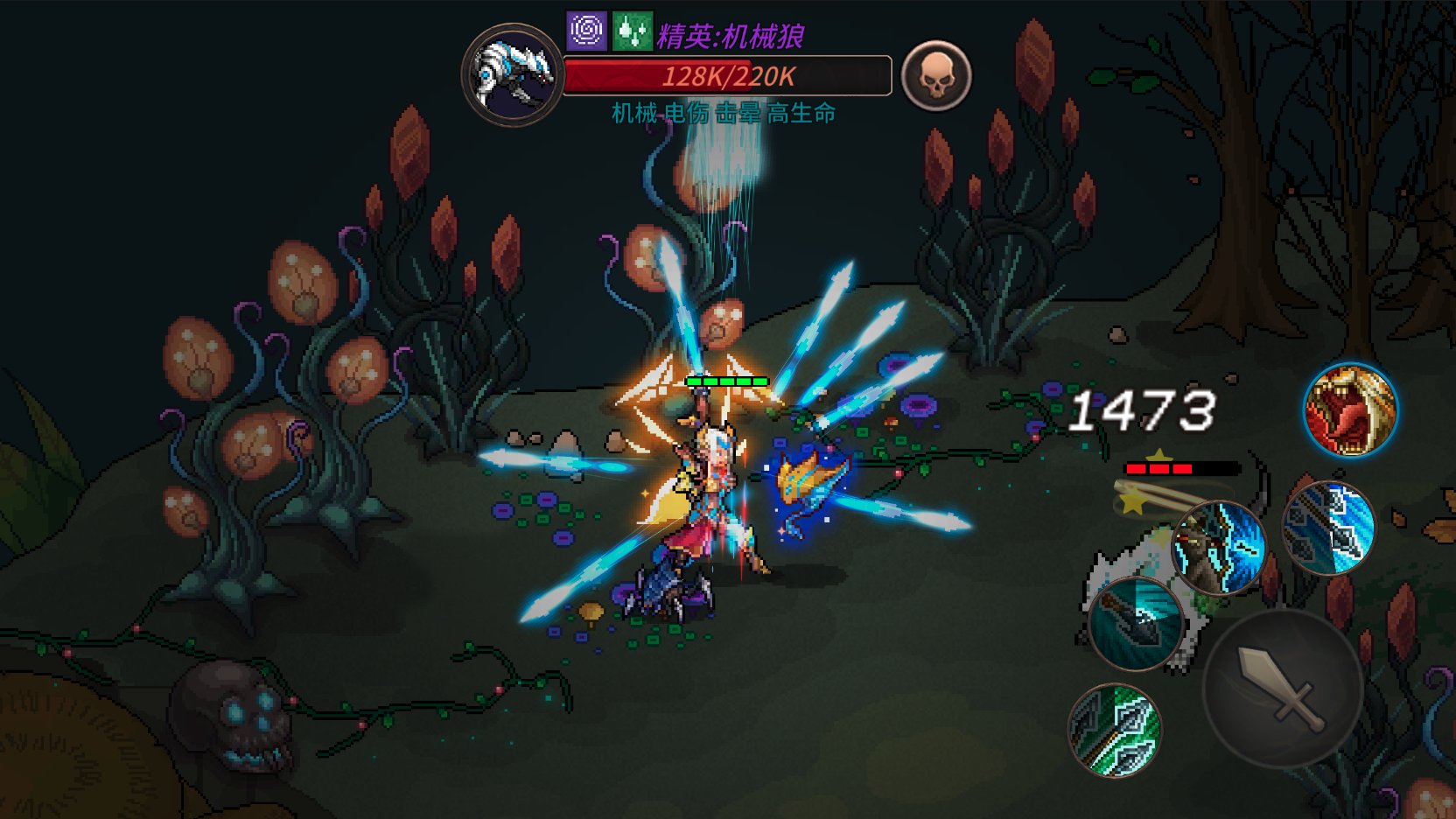Screen dimensions: 1456x819
Task: Select the mechanical wolf boss portrait
Action: click(x=513, y=75)
